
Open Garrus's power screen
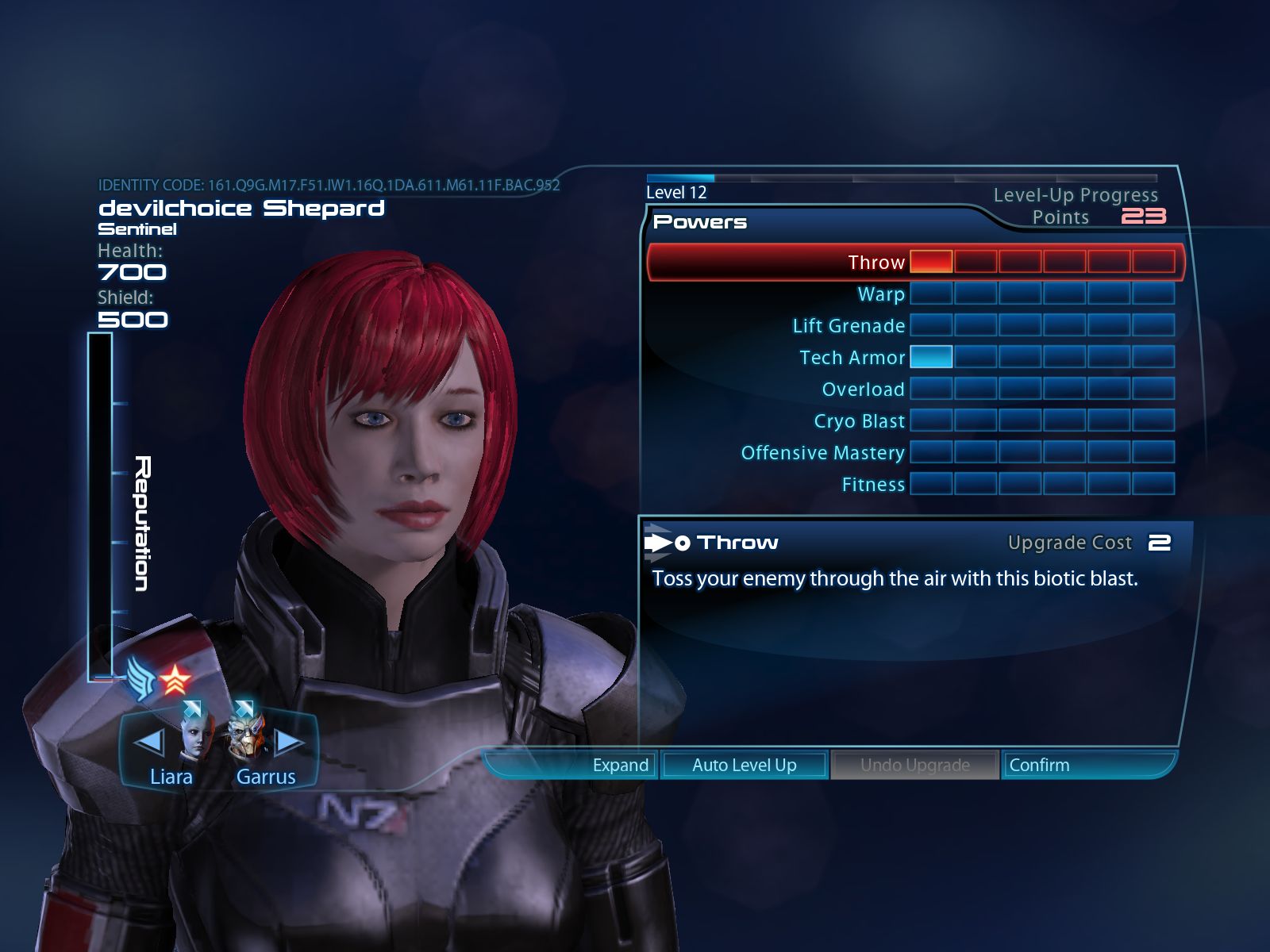coord(248,734)
